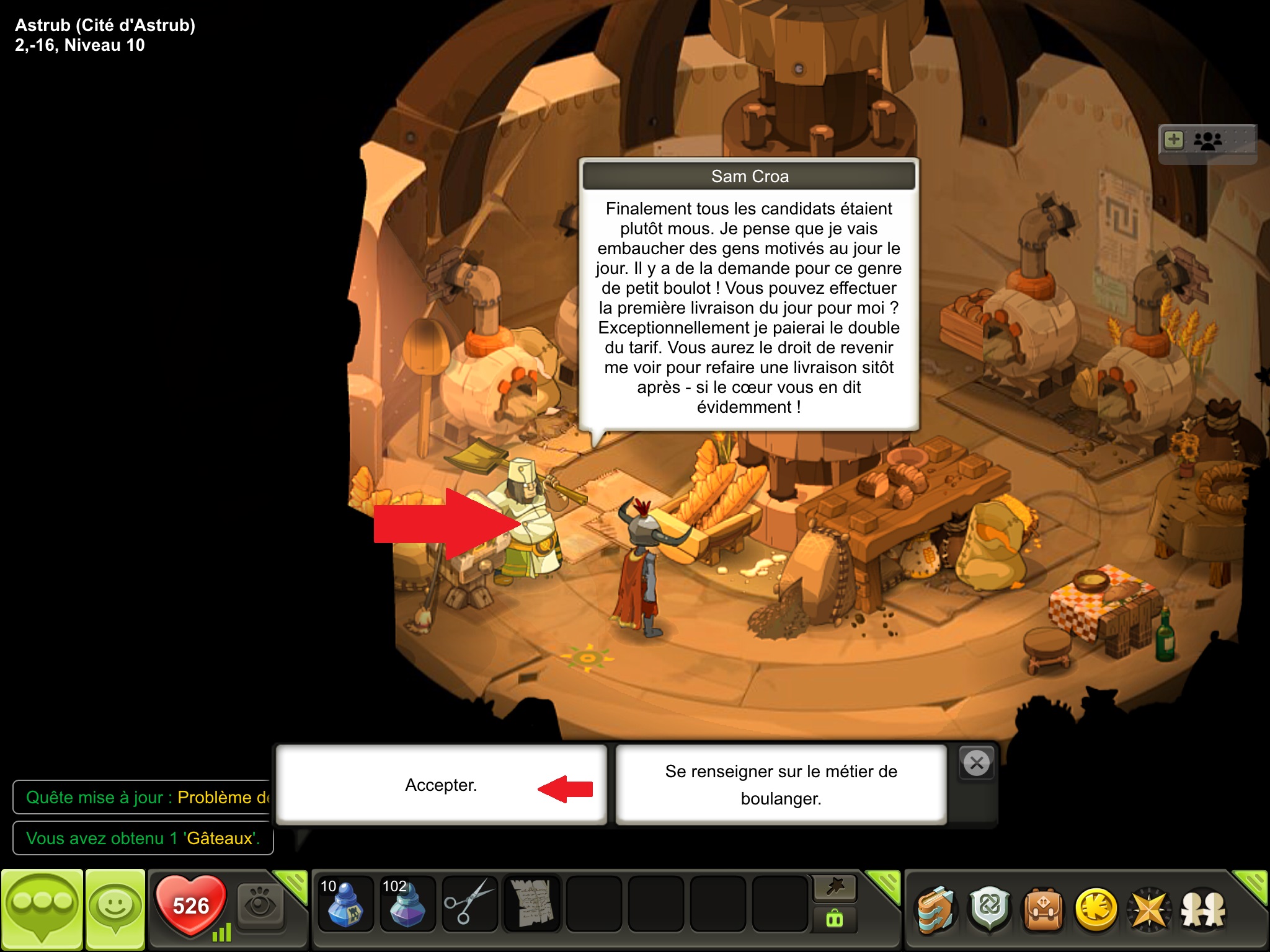Use the blue castle potion with 10 count
Viewport: 1270px width, 952px height.
click(345, 905)
